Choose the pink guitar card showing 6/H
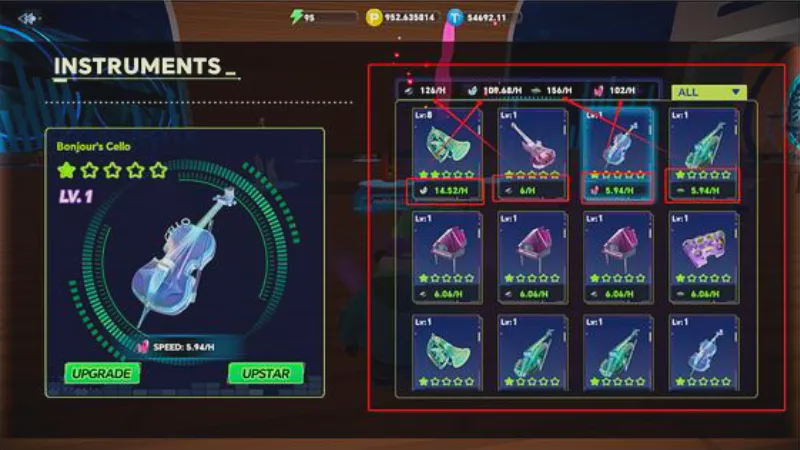The height and width of the screenshot is (450, 800). click(532, 153)
